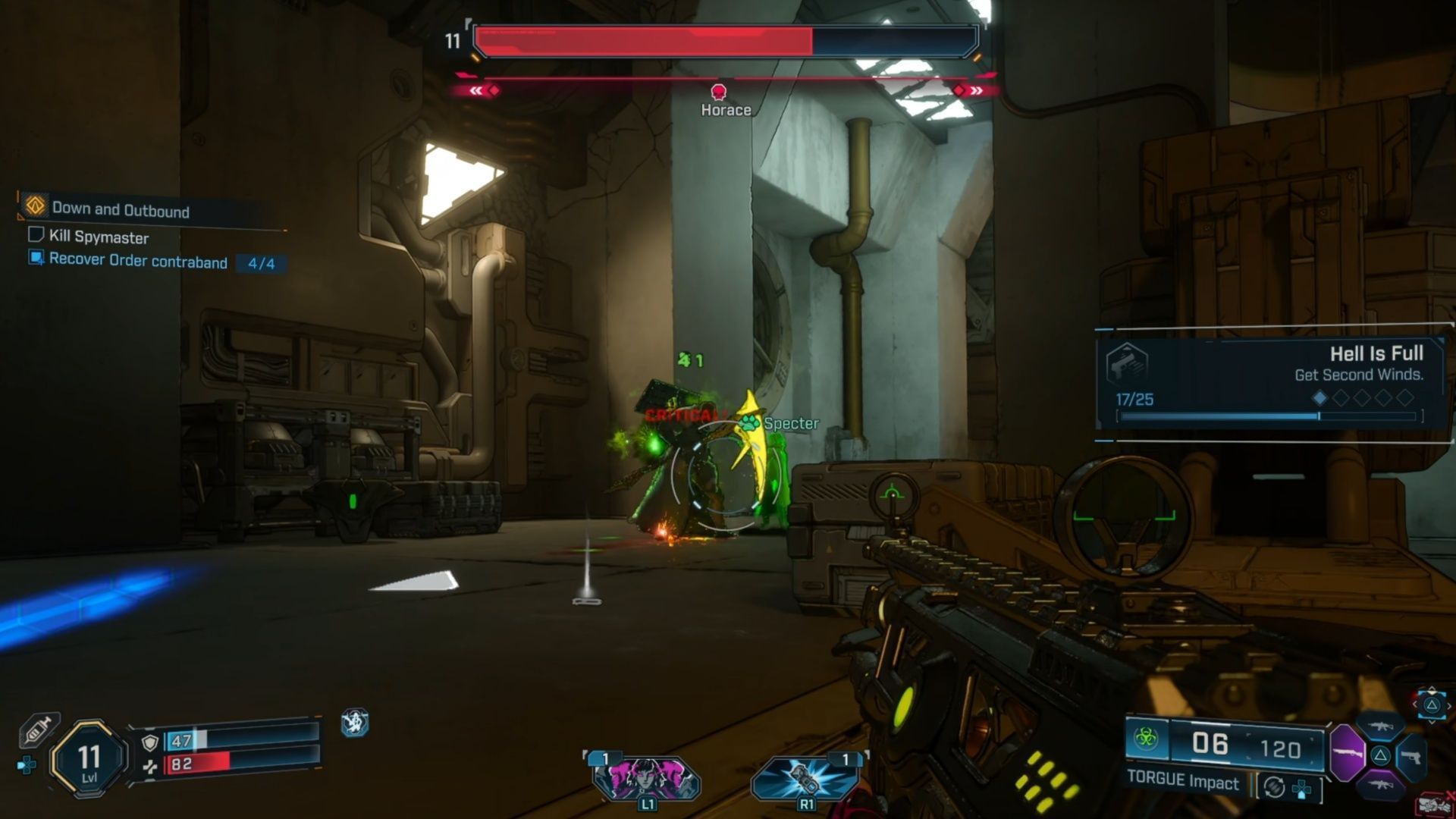Viewport: 1456px width, 819px height.
Task: Toggle the weapon firing mode swap icon
Action: pos(1274,788)
